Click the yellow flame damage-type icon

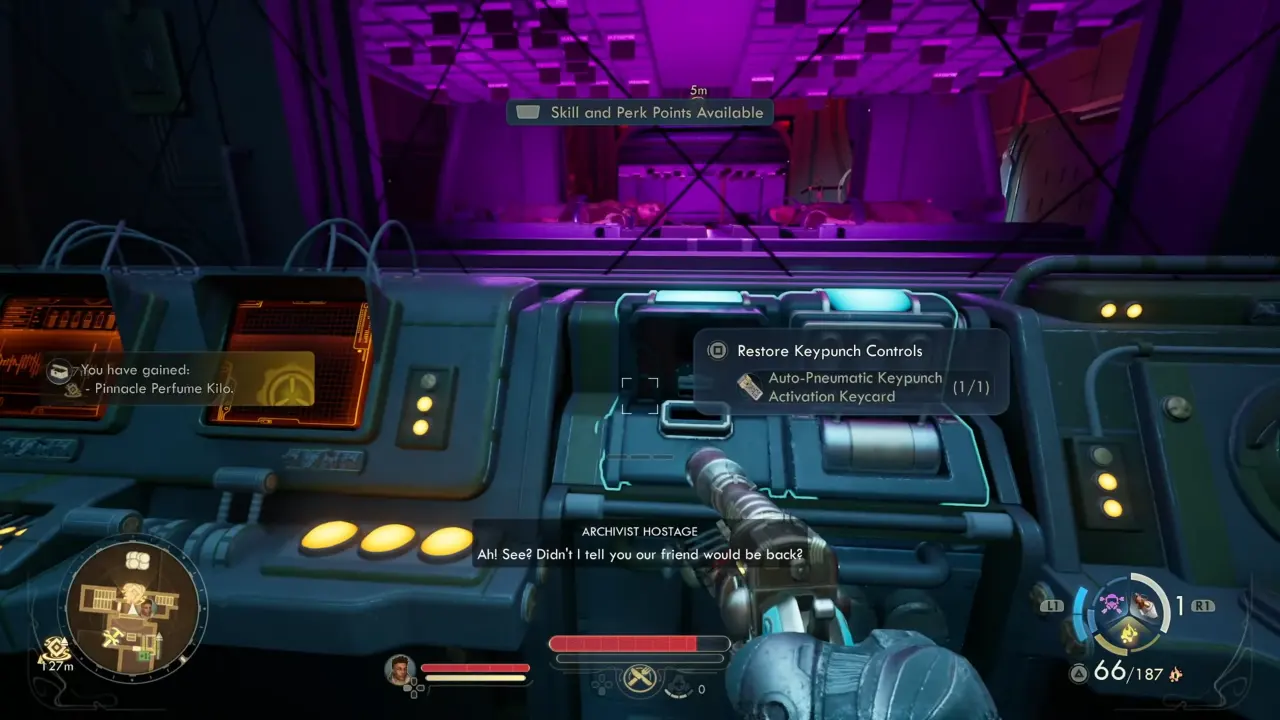[1129, 633]
